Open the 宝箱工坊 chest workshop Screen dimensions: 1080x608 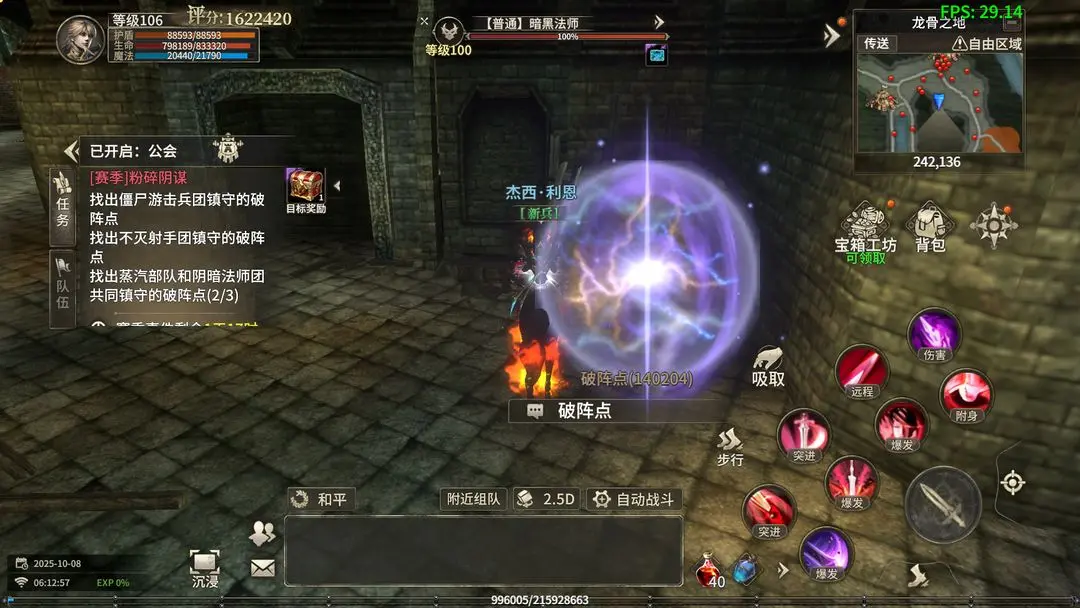pyautogui.click(x=866, y=231)
